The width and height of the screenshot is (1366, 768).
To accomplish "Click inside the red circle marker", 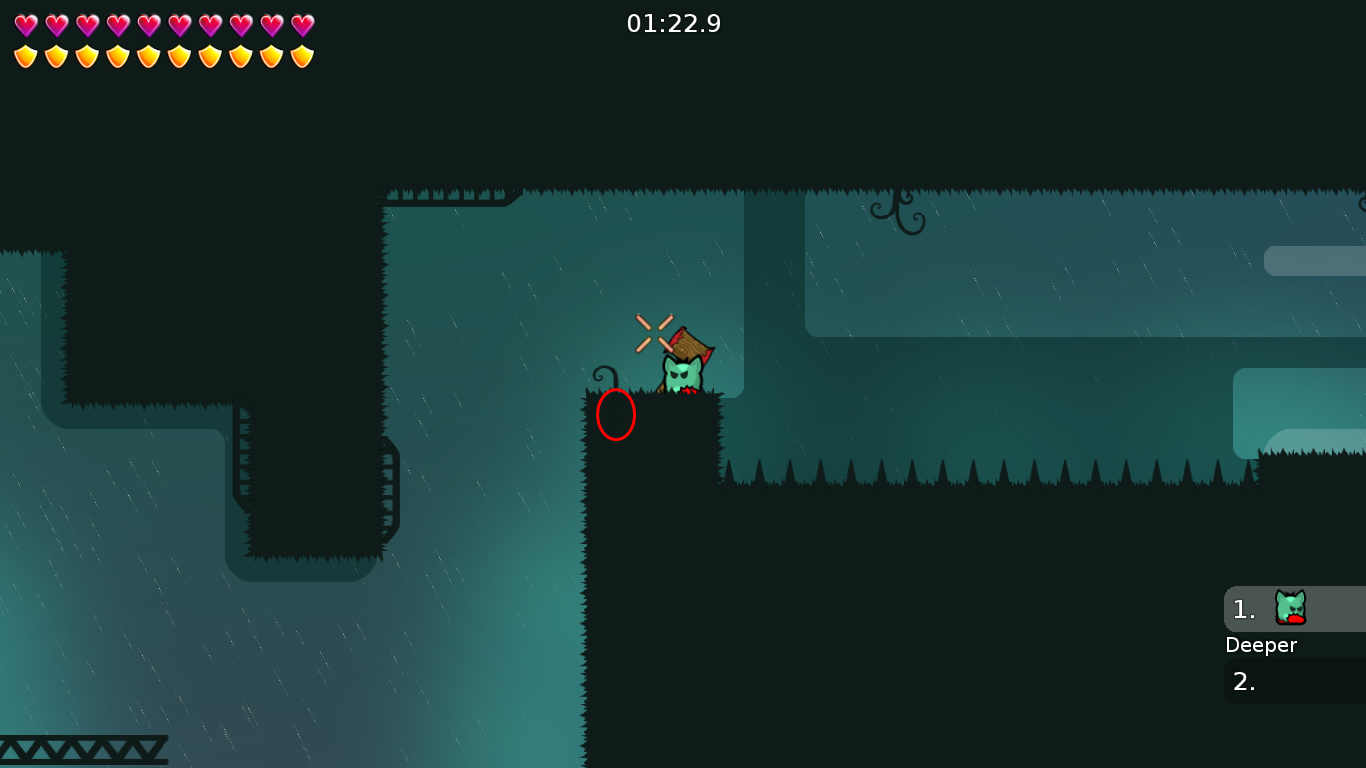I will click(616, 413).
